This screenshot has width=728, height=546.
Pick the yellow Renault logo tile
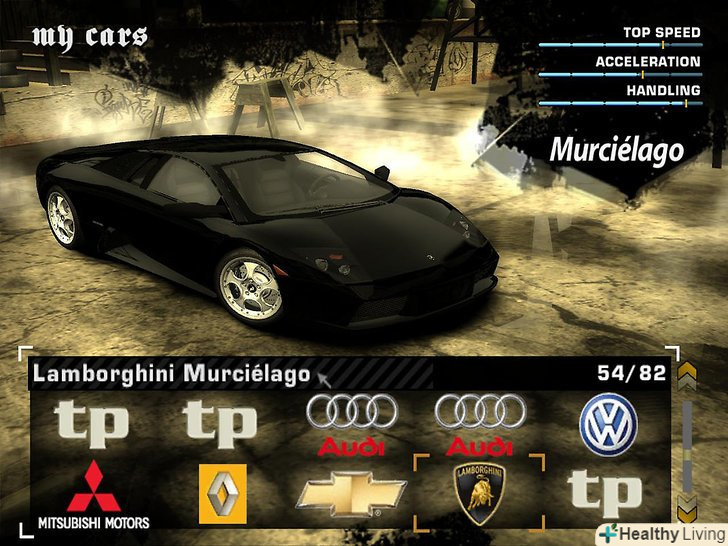click(x=222, y=493)
